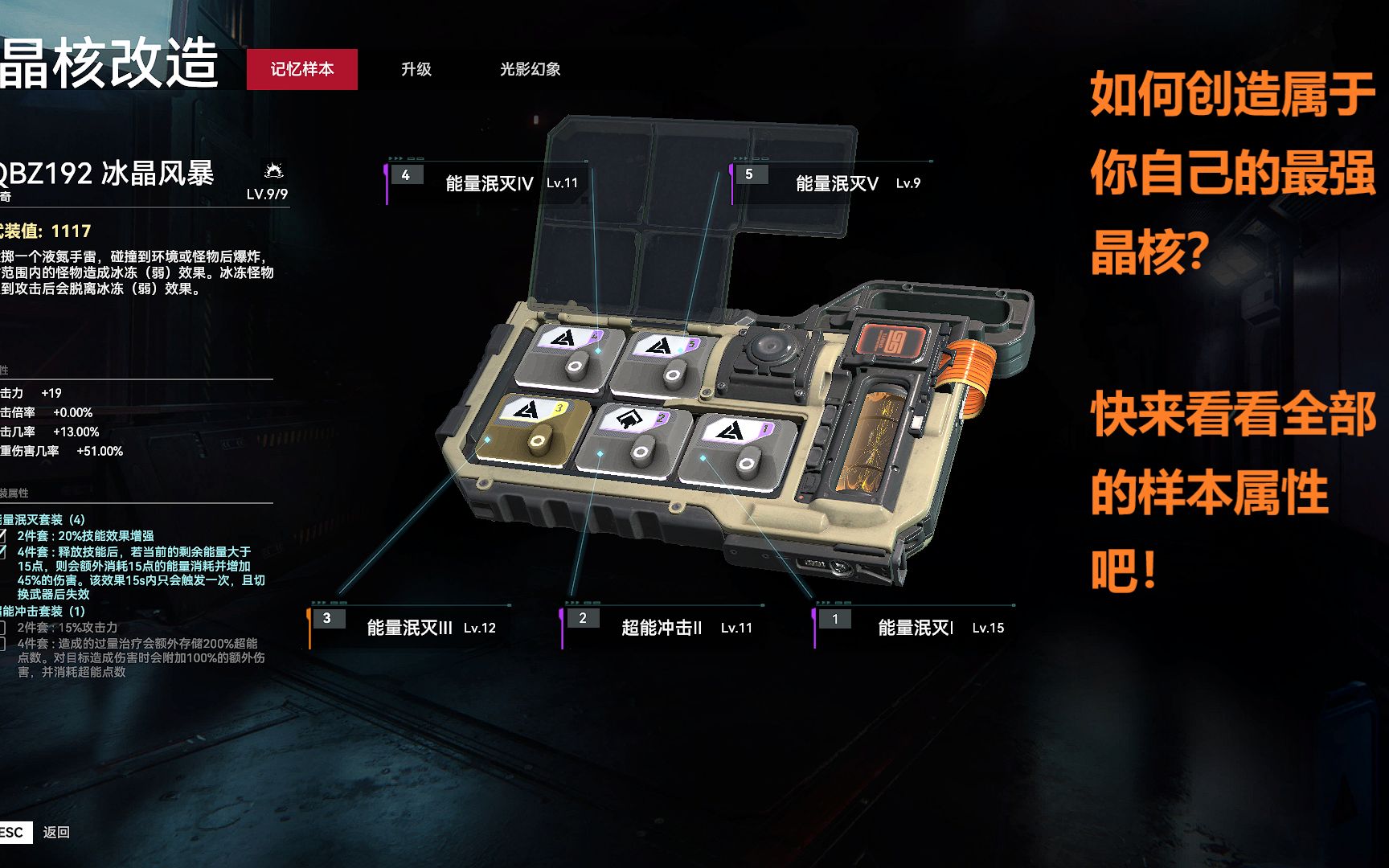Click the orange numbered badge on slot 3
Image resolution: width=1389 pixels, height=868 pixels.
(326, 617)
